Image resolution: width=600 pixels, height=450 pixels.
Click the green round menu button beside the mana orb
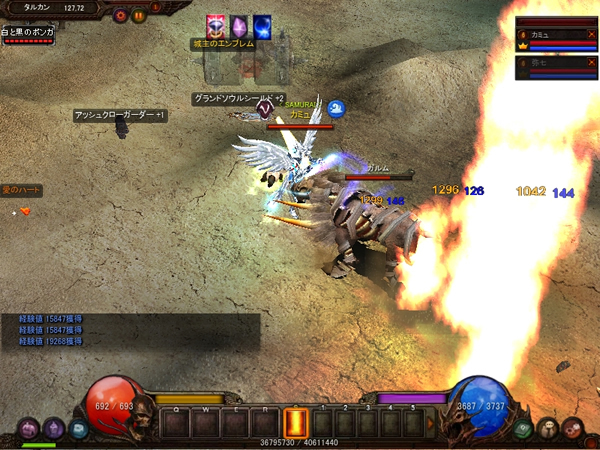[523, 428]
